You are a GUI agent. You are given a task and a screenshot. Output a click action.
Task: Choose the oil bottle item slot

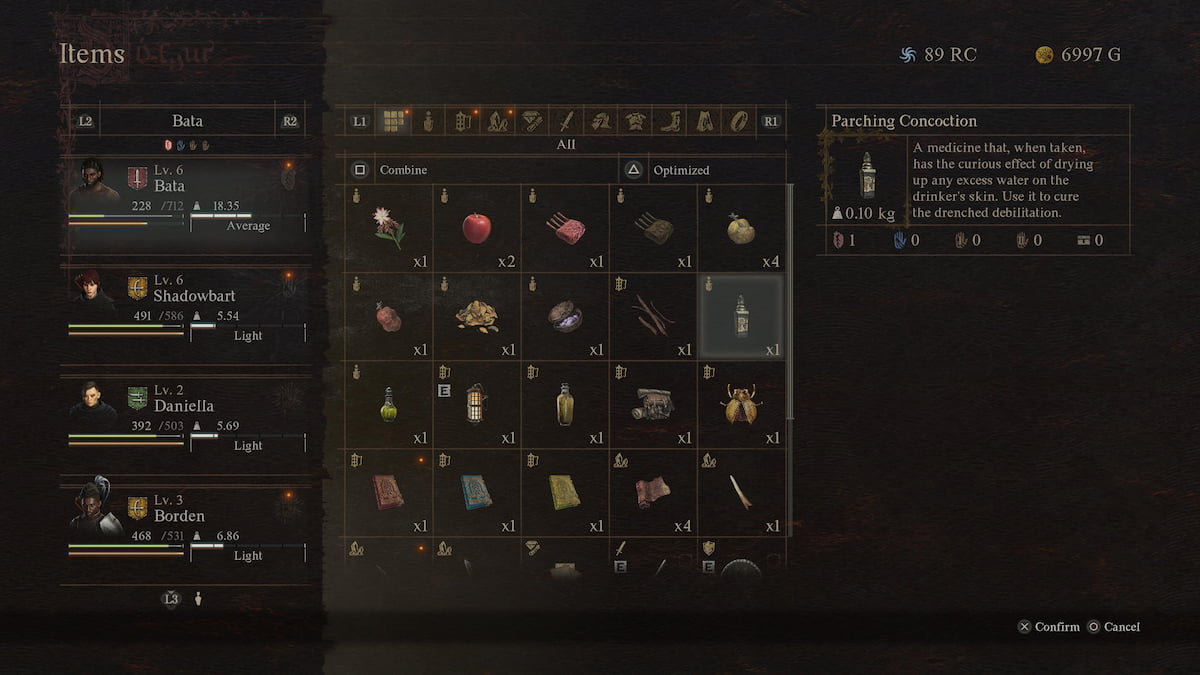pos(565,405)
